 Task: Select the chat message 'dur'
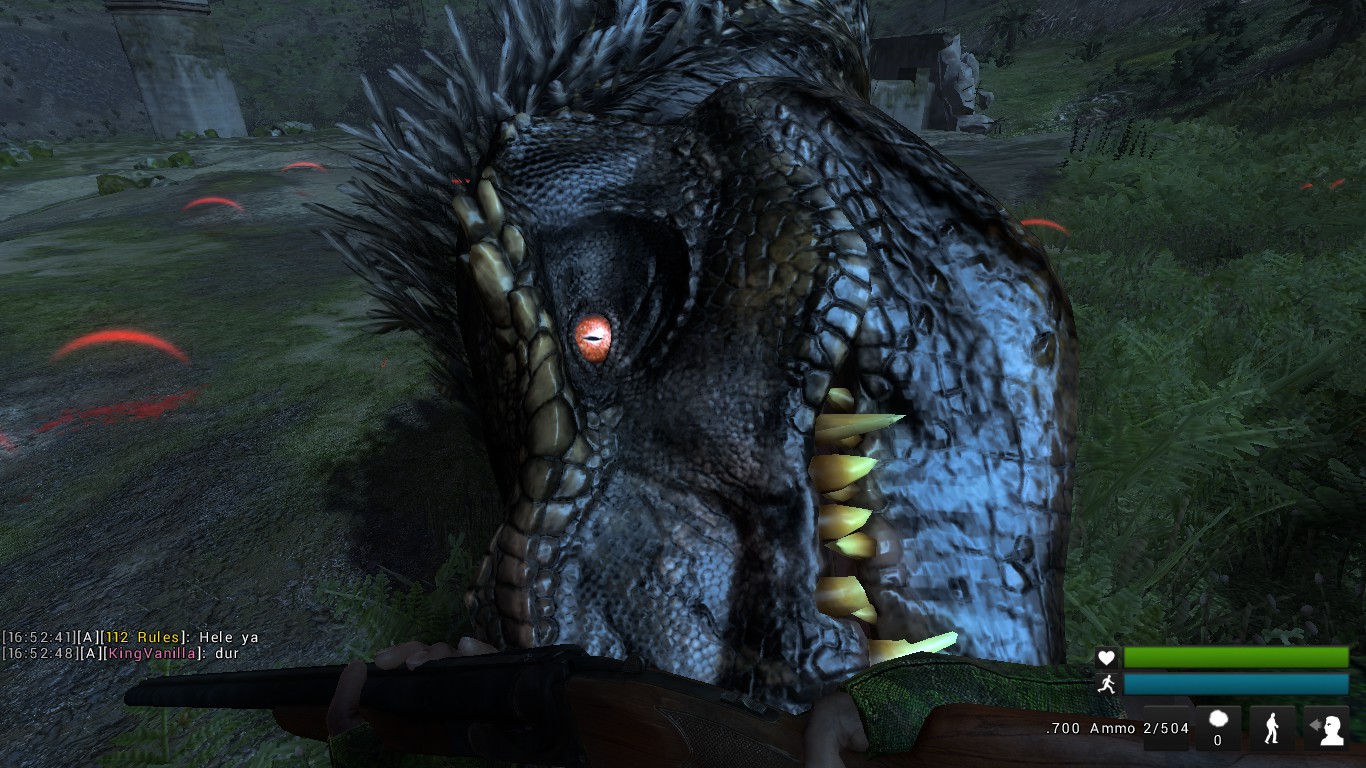(226, 653)
